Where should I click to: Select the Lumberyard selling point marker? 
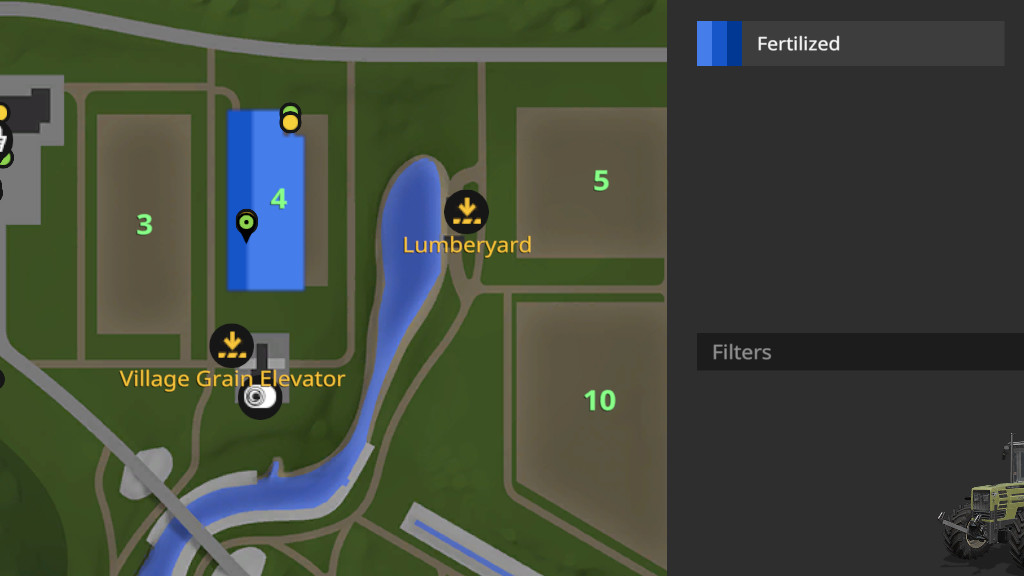[x=466, y=211]
